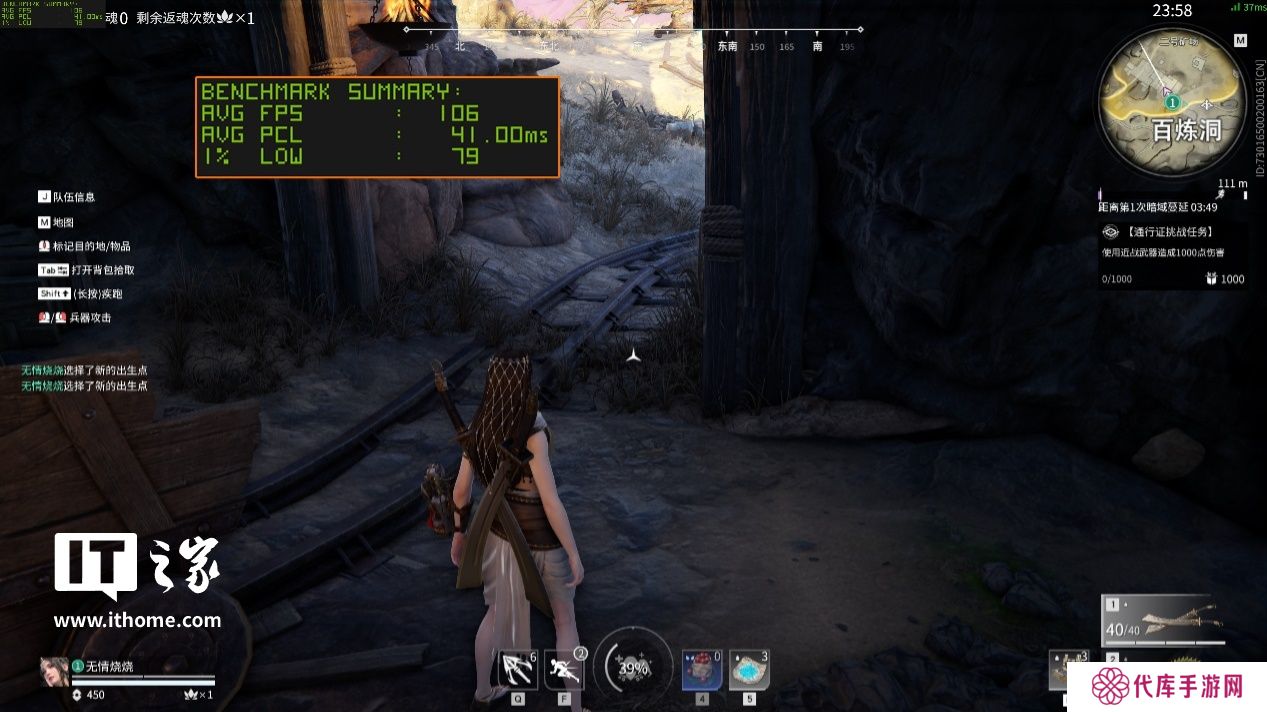Click the chat log message area
The image size is (1267, 712).
[x=85, y=378]
